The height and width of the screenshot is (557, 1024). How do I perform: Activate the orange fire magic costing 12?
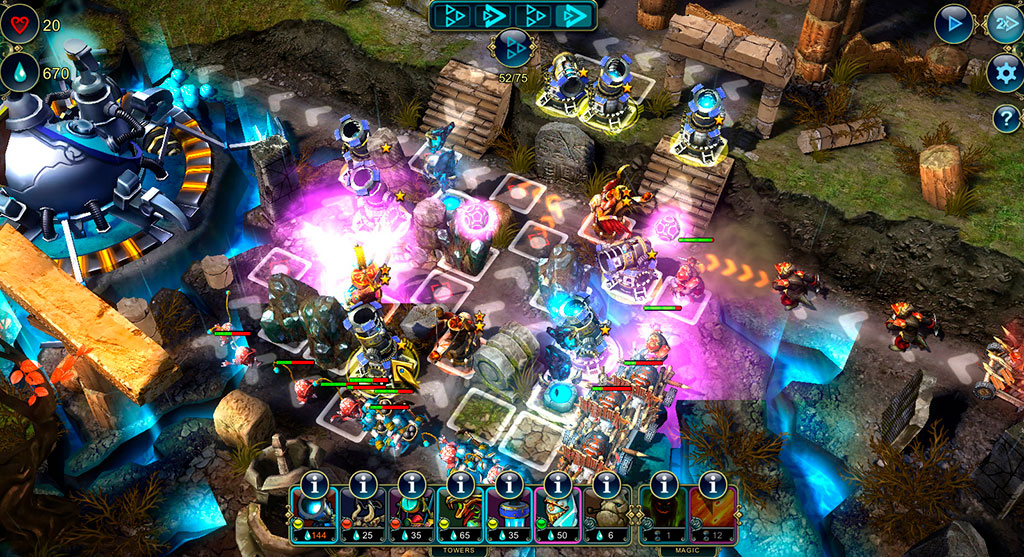pos(713,514)
